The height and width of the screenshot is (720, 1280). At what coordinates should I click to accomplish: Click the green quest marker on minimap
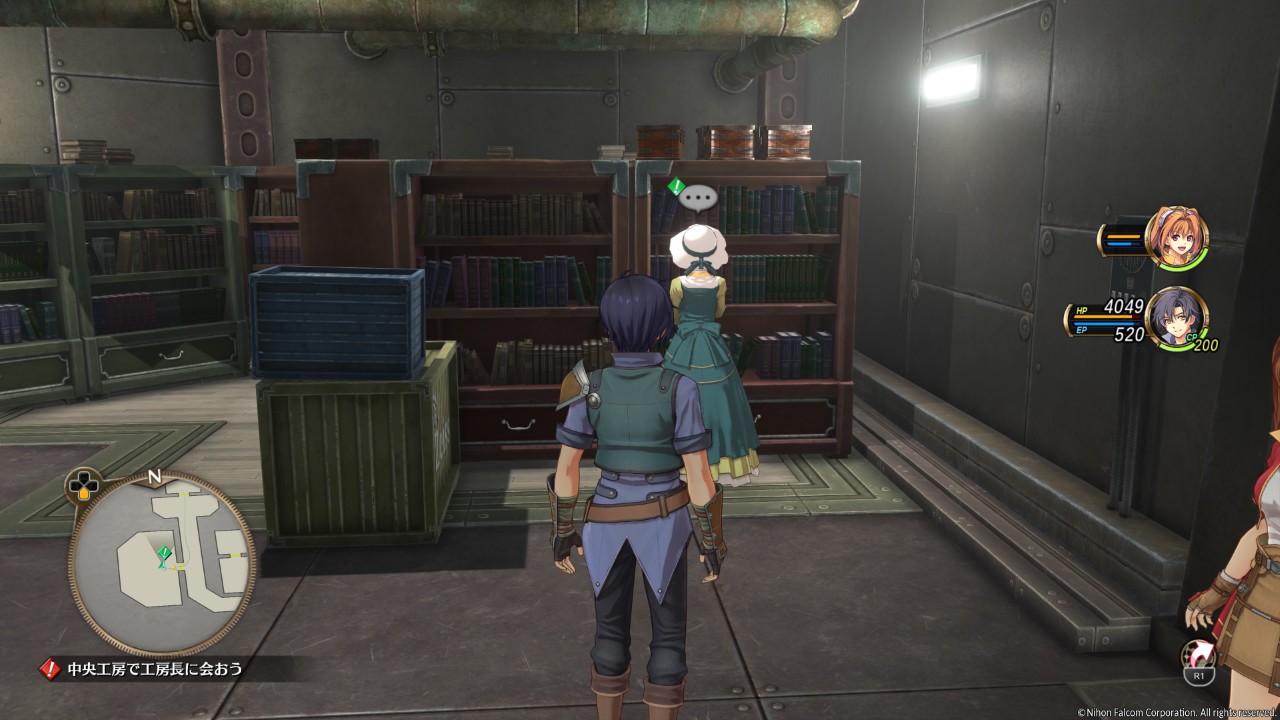(x=164, y=553)
